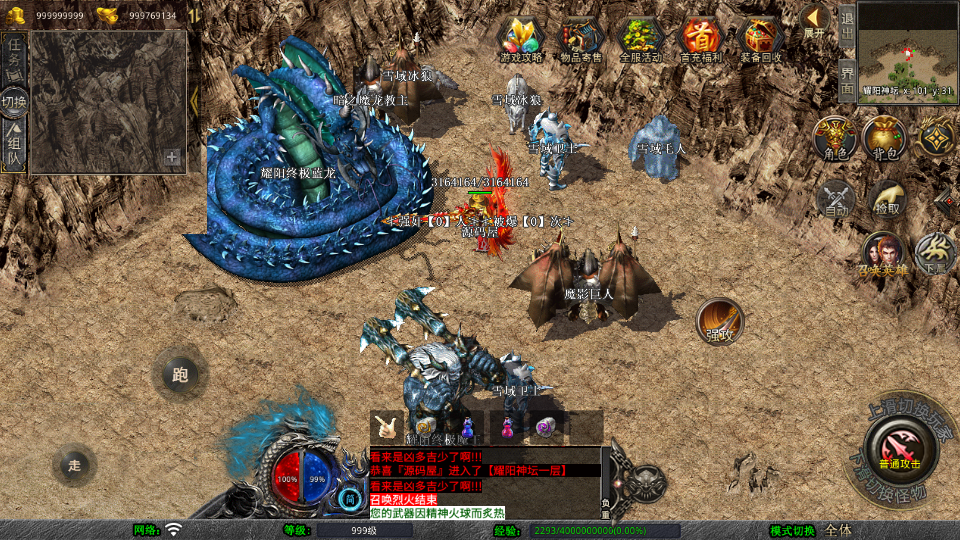Open the 角色 character sheet
960x540 pixels.
point(832,136)
